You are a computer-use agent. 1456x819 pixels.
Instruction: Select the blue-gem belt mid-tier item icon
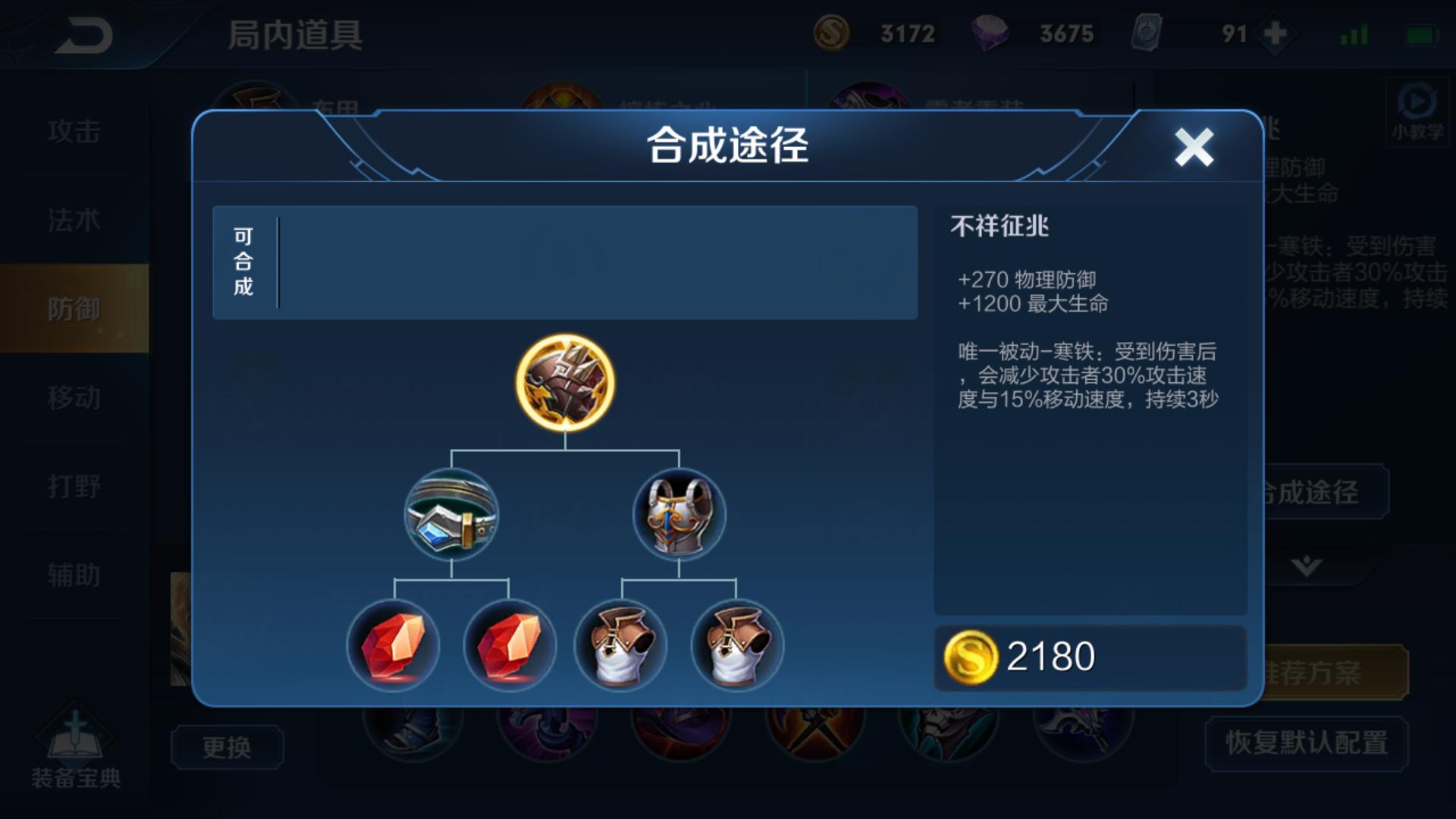click(451, 516)
